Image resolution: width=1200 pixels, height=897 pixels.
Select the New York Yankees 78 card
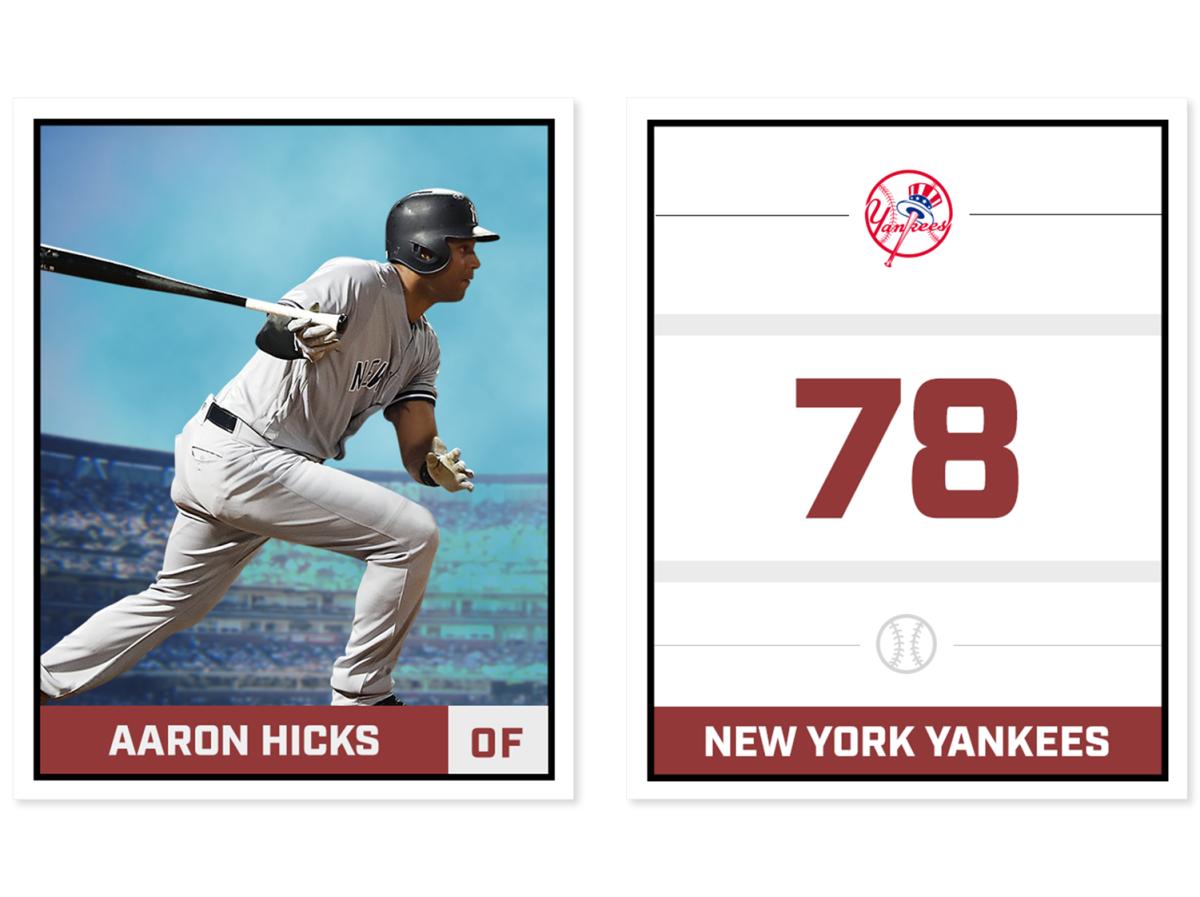(906, 448)
